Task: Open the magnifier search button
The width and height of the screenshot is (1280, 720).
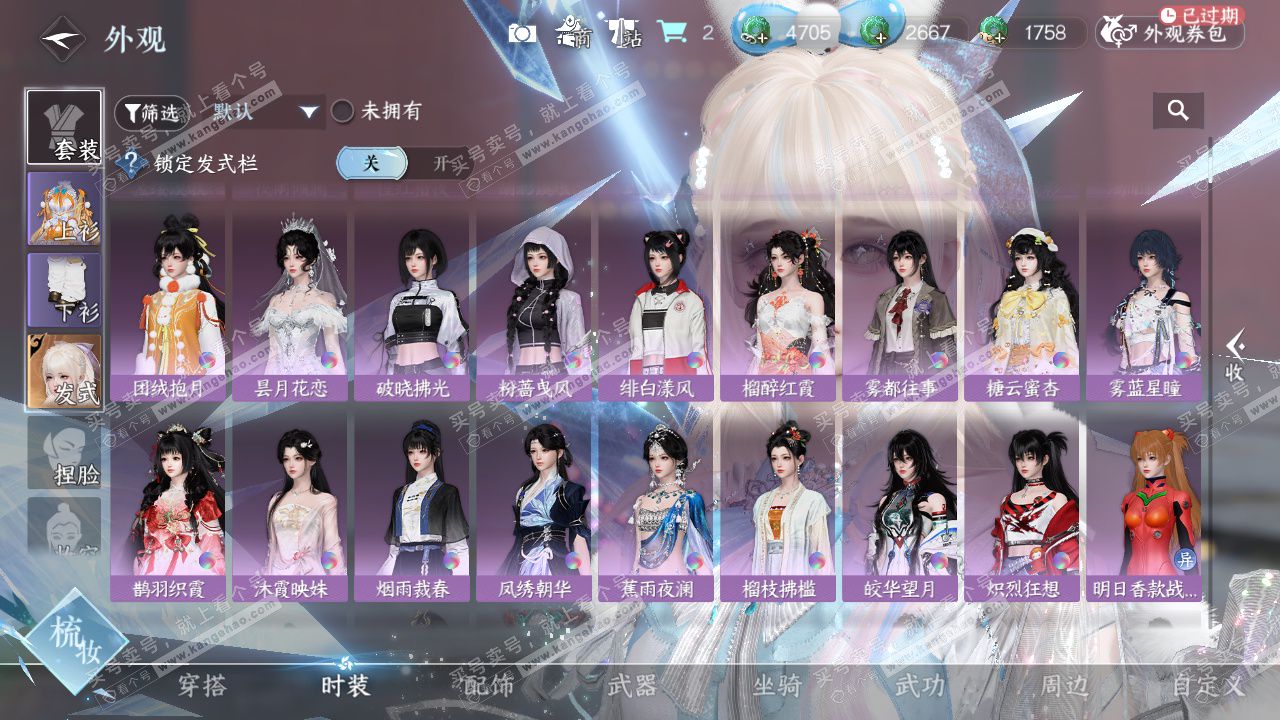Action: pyautogui.click(x=1178, y=111)
